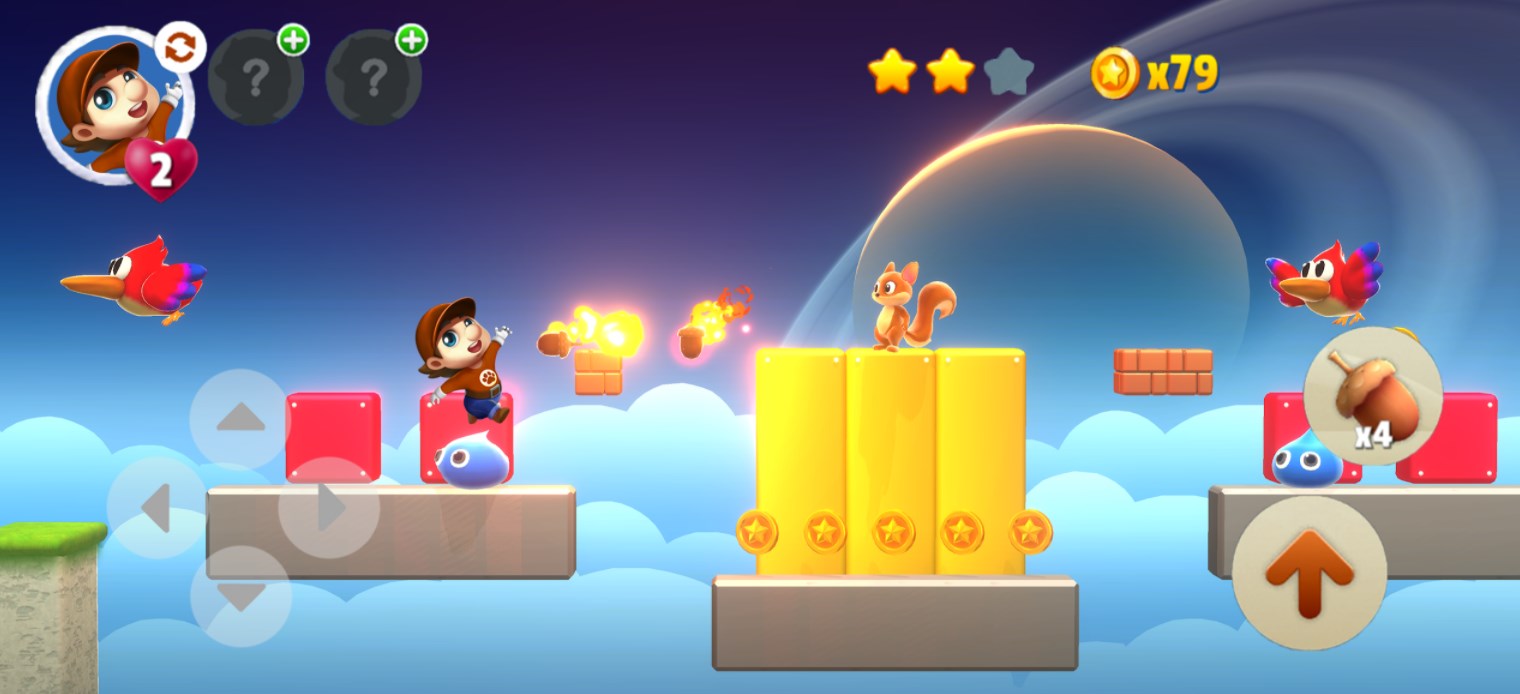This screenshot has width=1520, height=694.
Task: Tap the character swap icon on the portrait
Action: pos(180,48)
